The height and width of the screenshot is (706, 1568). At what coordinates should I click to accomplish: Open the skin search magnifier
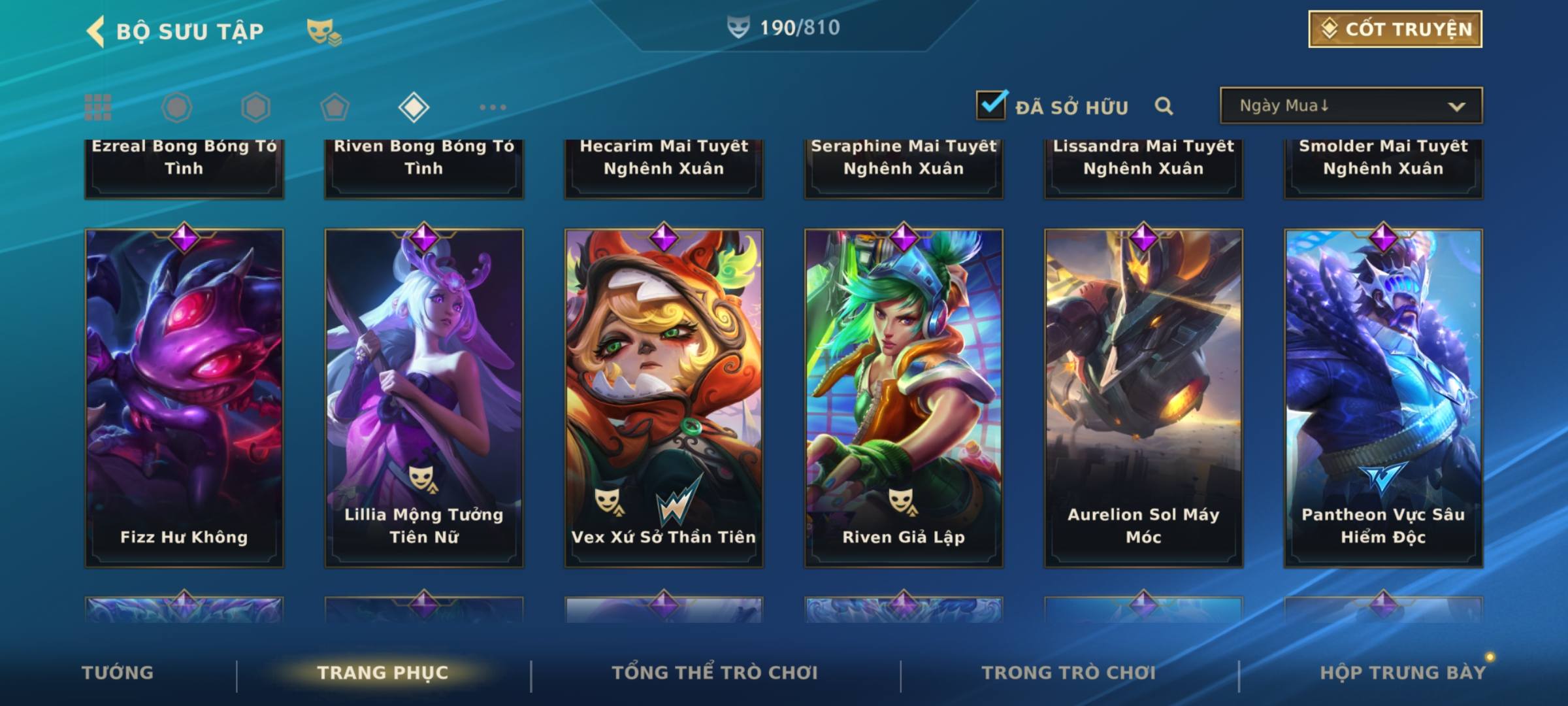tap(1164, 106)
